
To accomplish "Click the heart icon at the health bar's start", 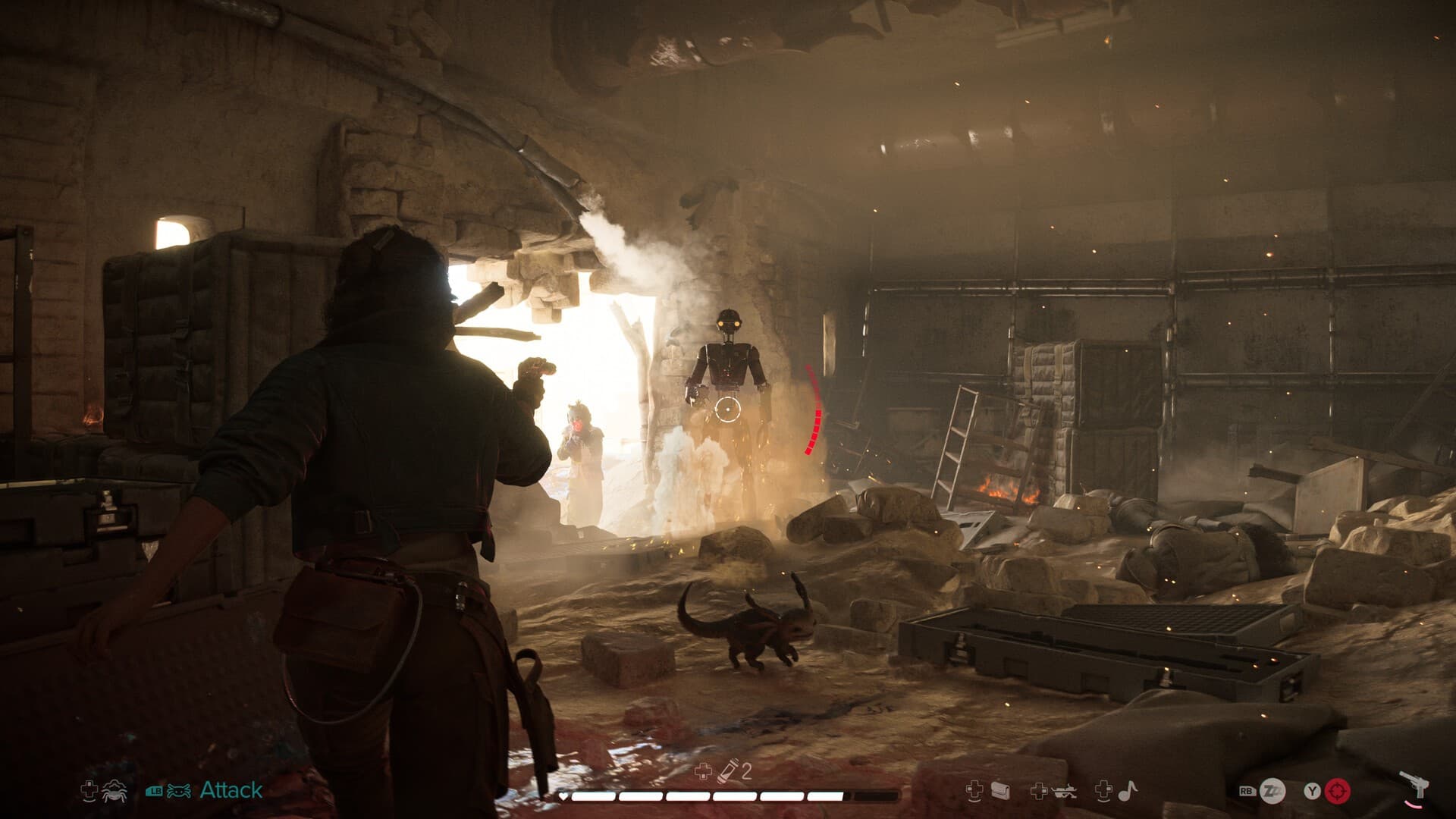I will [563, 795].
